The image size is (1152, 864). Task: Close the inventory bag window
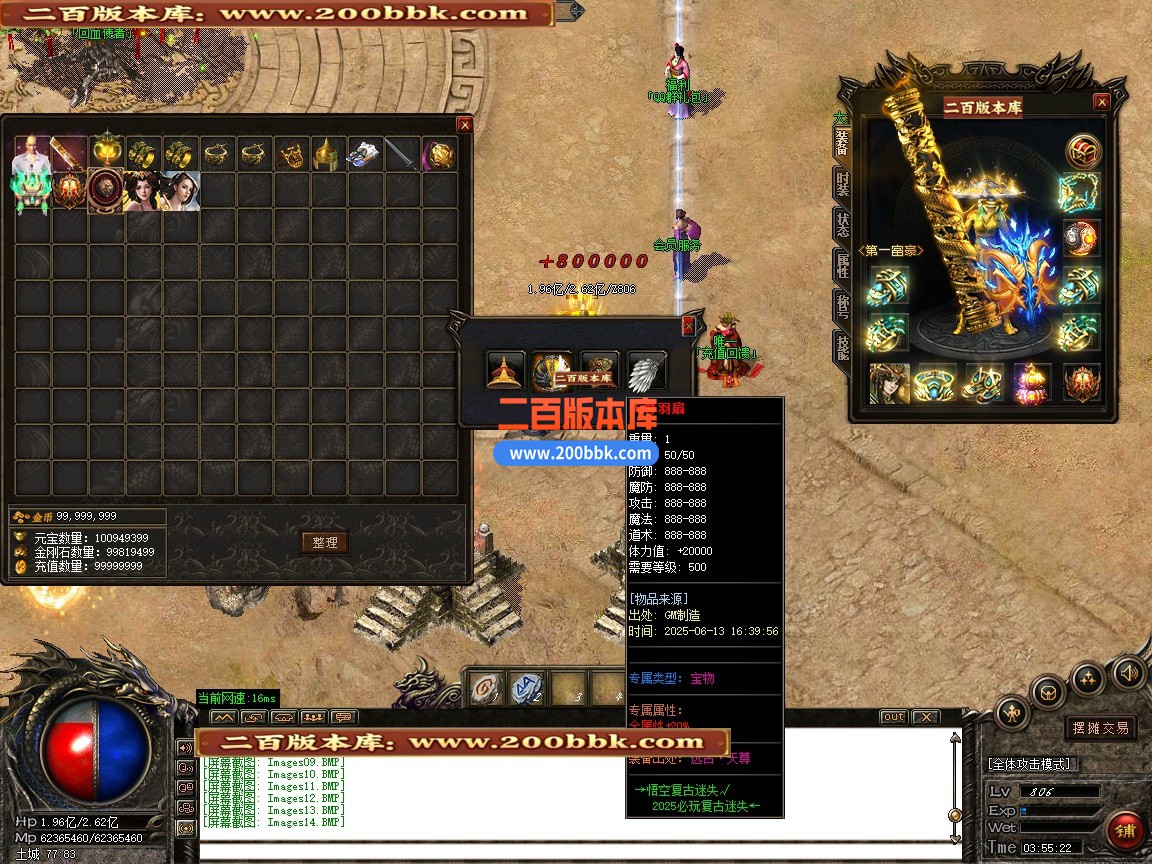coord(464,125)
